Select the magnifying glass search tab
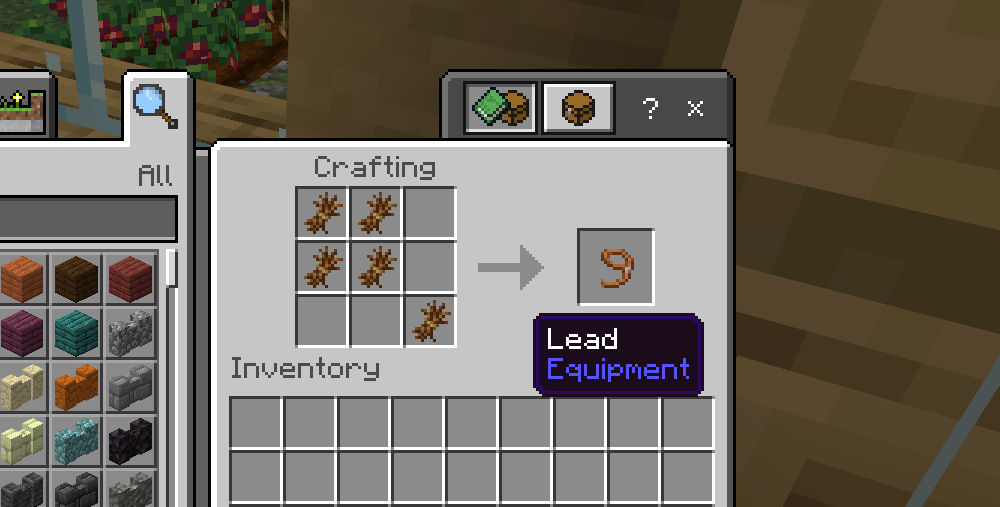Viewport: 1000px width, 507px height. coord(155,104)
